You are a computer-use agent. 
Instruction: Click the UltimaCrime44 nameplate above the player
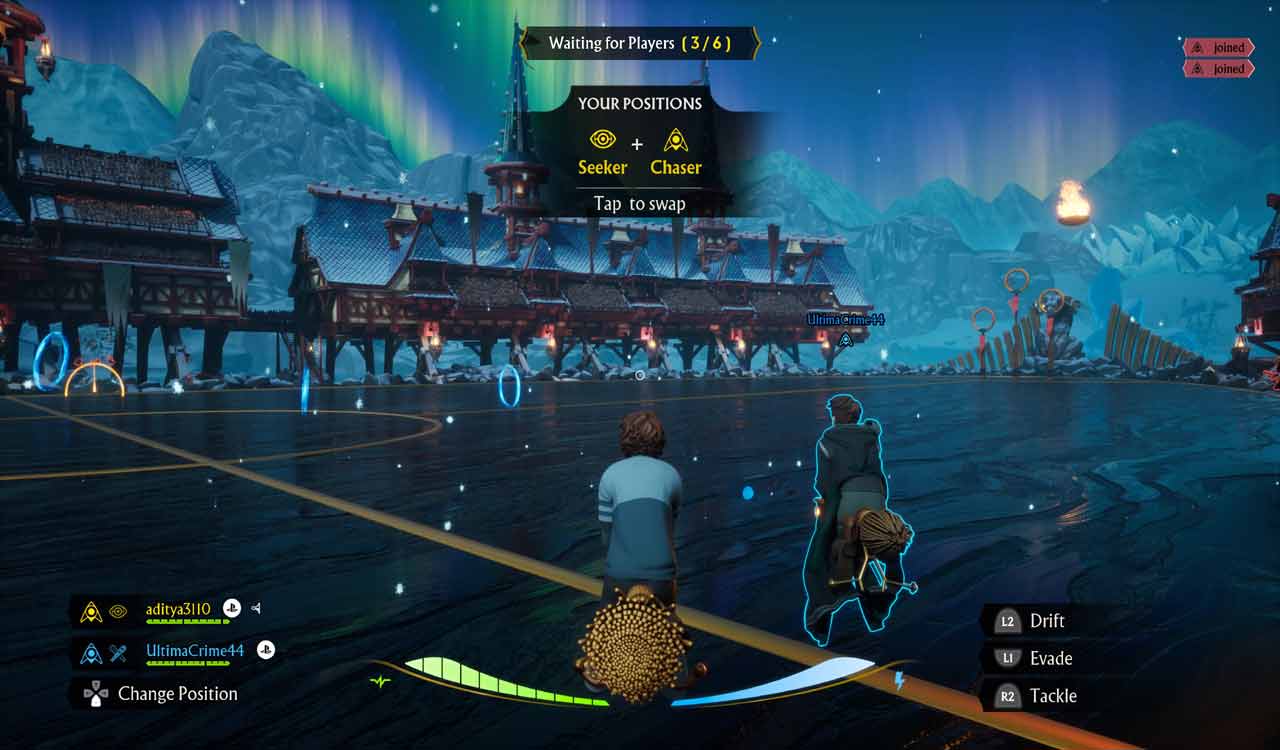846,319
